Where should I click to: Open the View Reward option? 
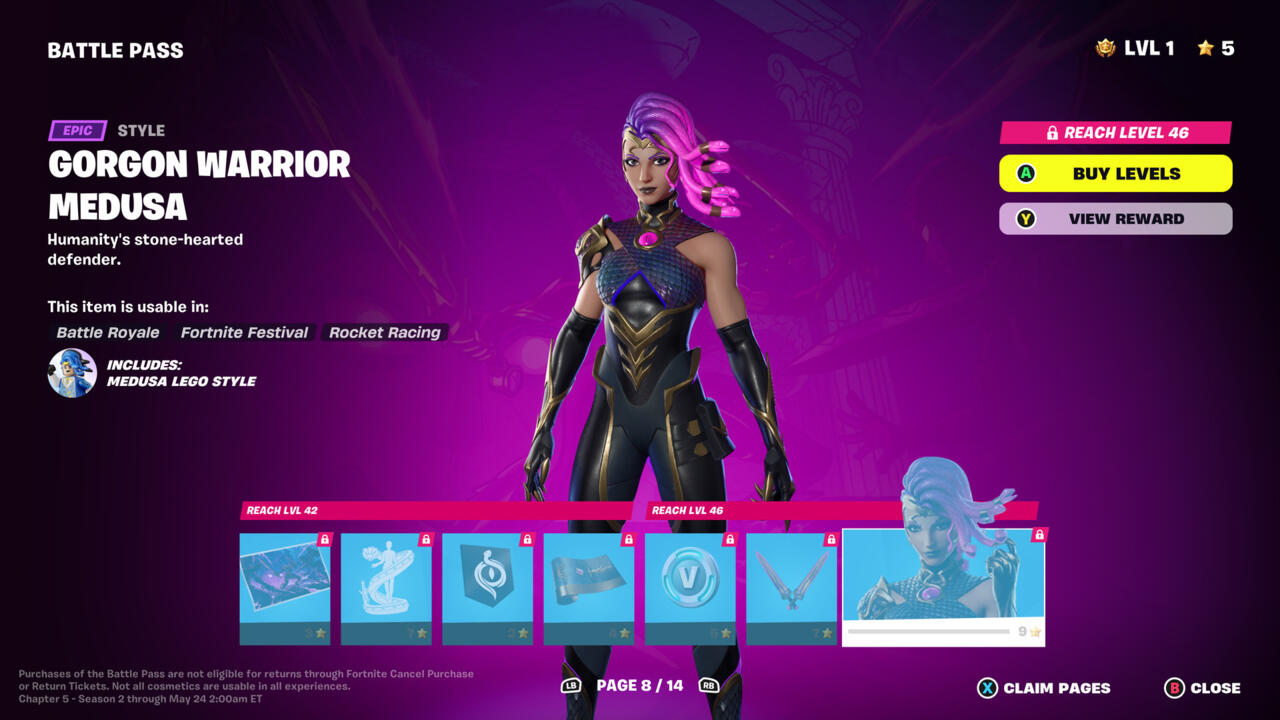1115,218
